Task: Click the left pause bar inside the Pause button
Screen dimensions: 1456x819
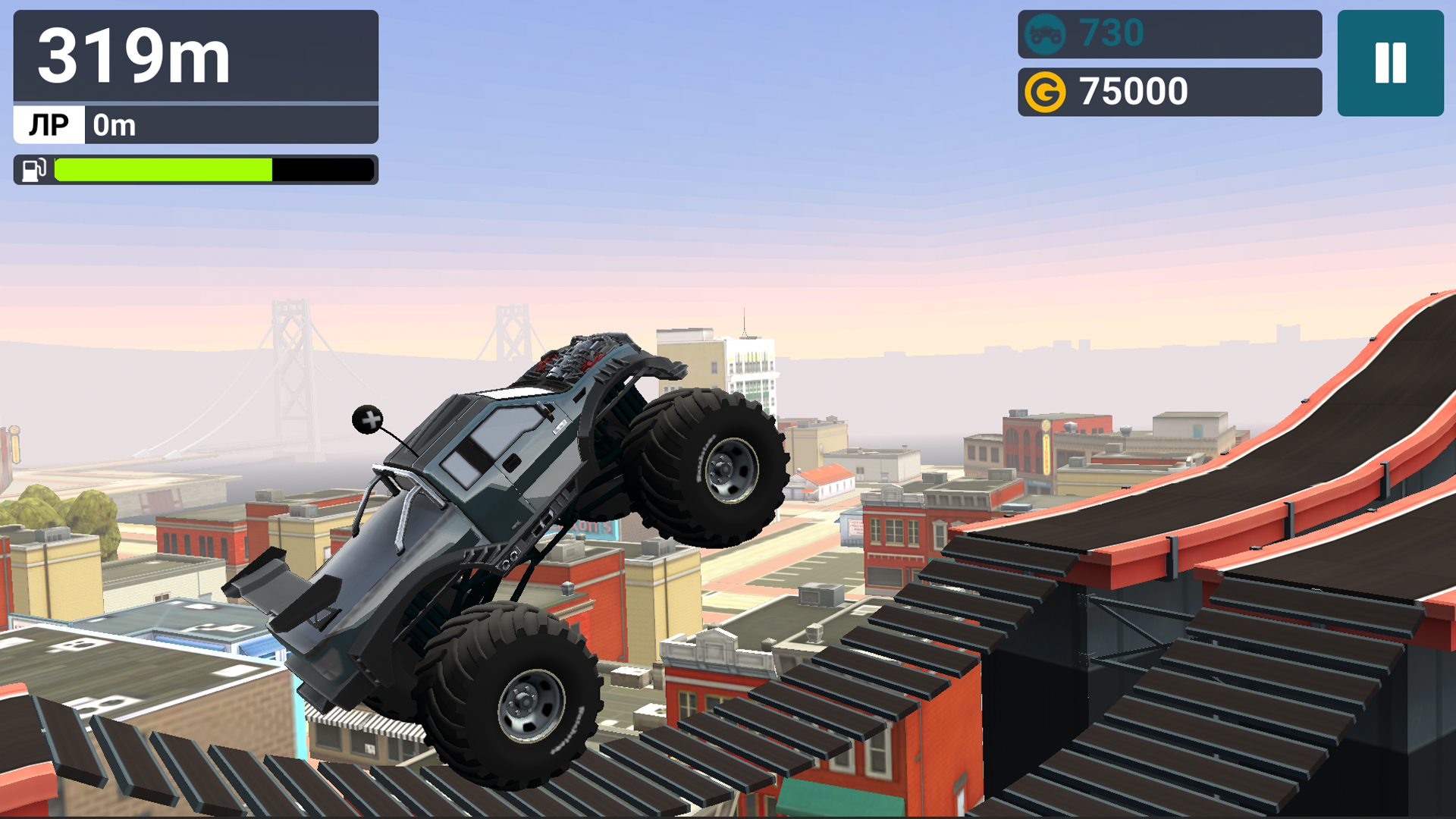Action: [x=1382, y=64]
